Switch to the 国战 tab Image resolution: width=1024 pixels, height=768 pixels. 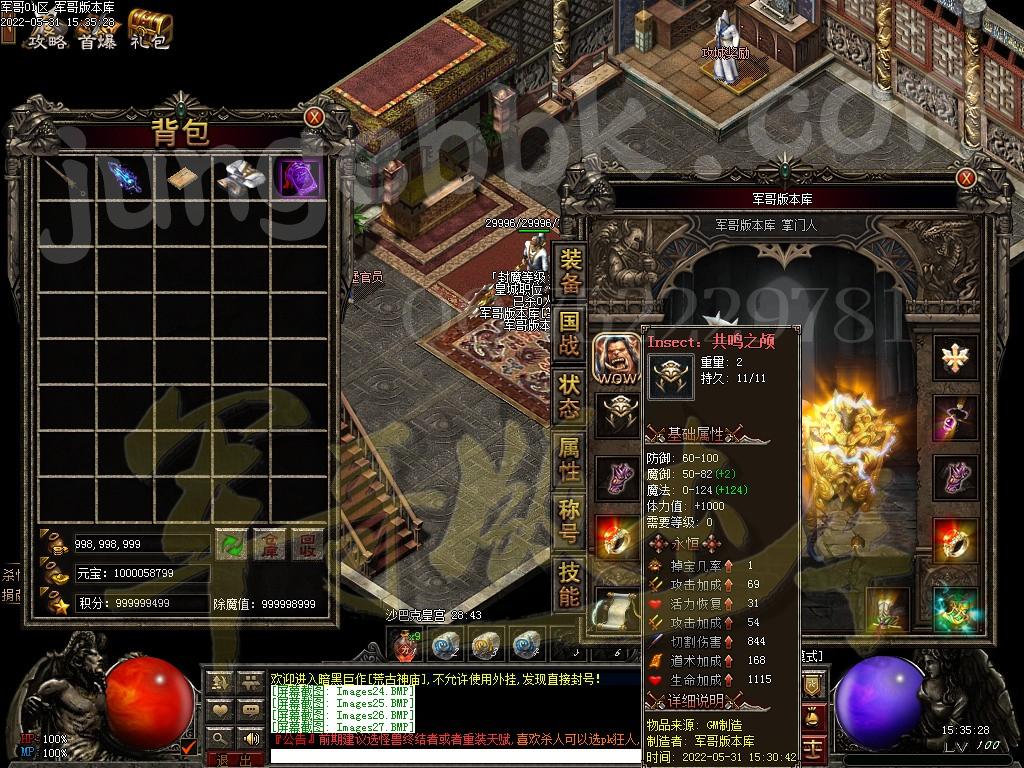(x=569, y=334)
